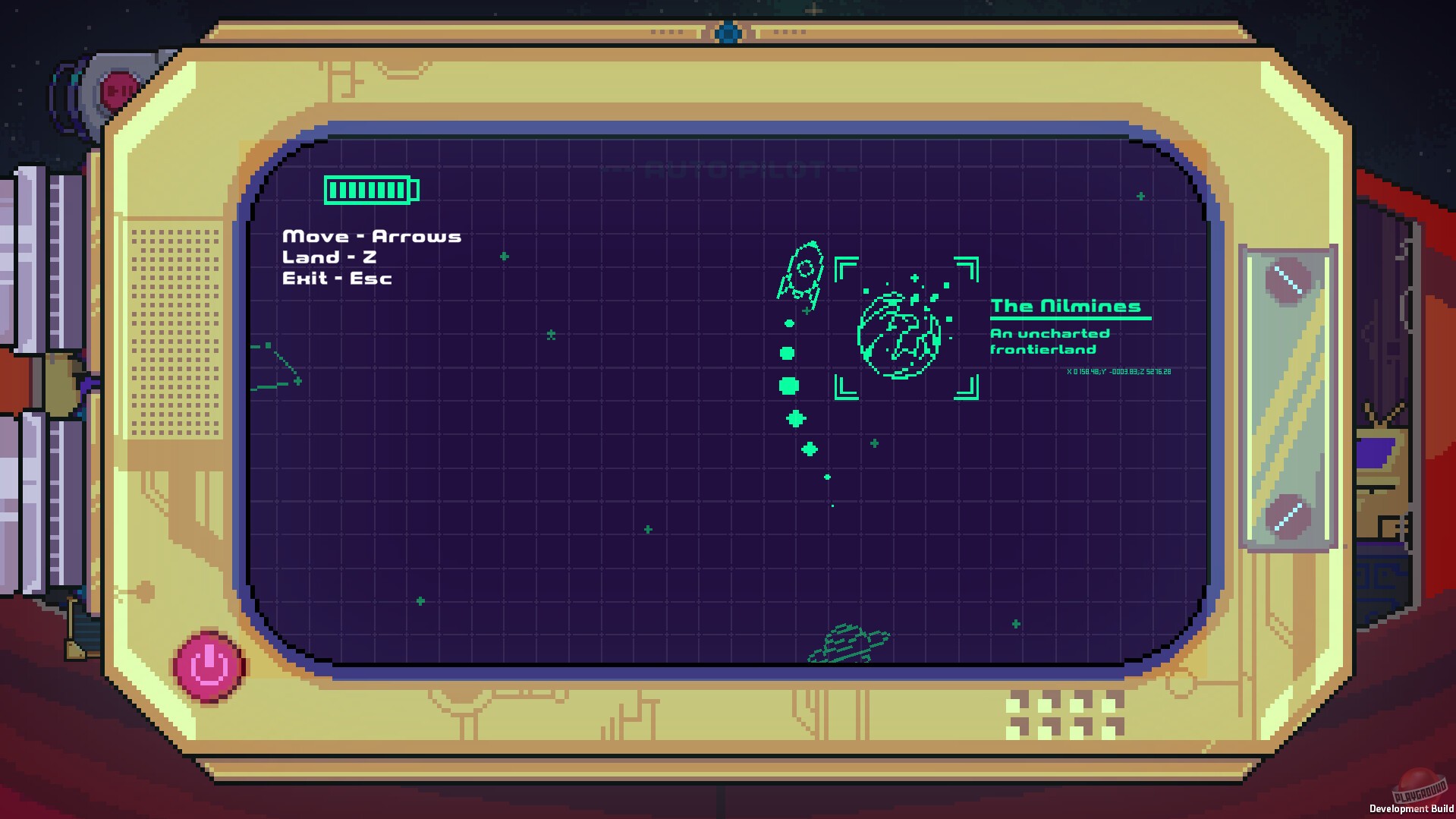Select the Land - Z option
Image resolution: width=1456 pixels, height=819 pixels.
click(330, 257)
